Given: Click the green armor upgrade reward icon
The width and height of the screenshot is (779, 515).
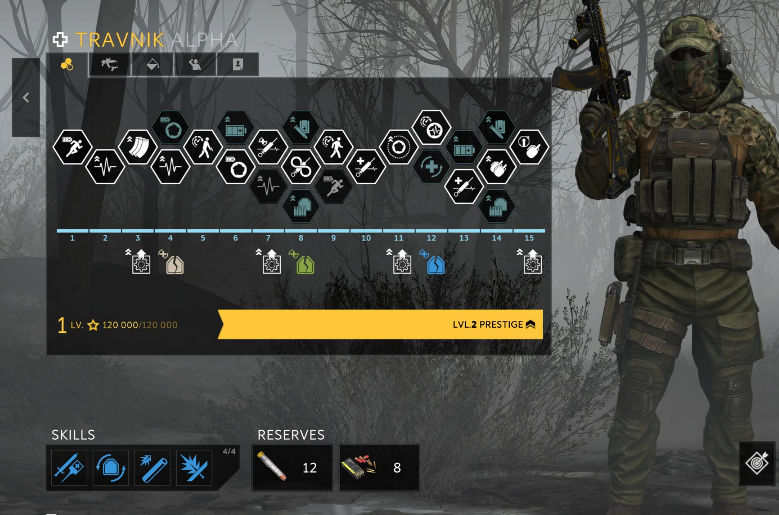Looking at the screenshot, I should point(304,263).
